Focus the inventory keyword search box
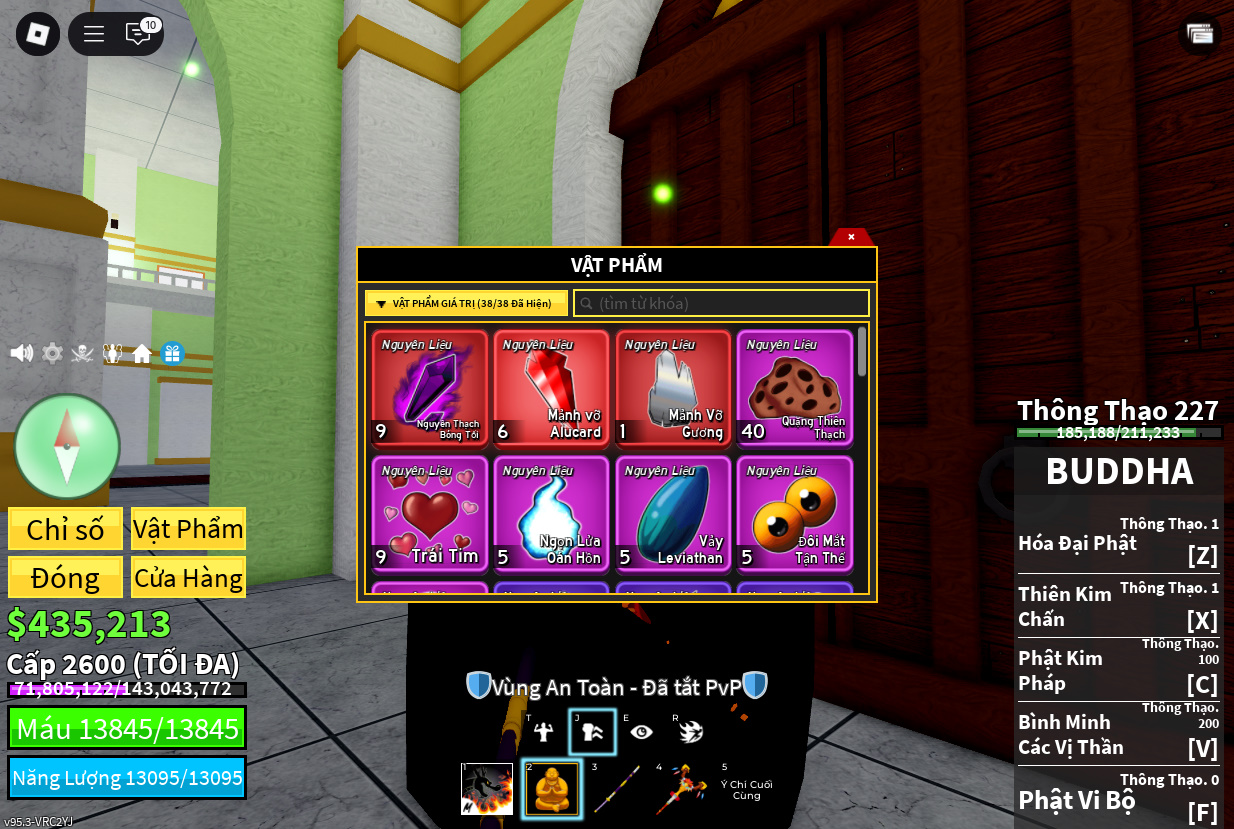 721,303
